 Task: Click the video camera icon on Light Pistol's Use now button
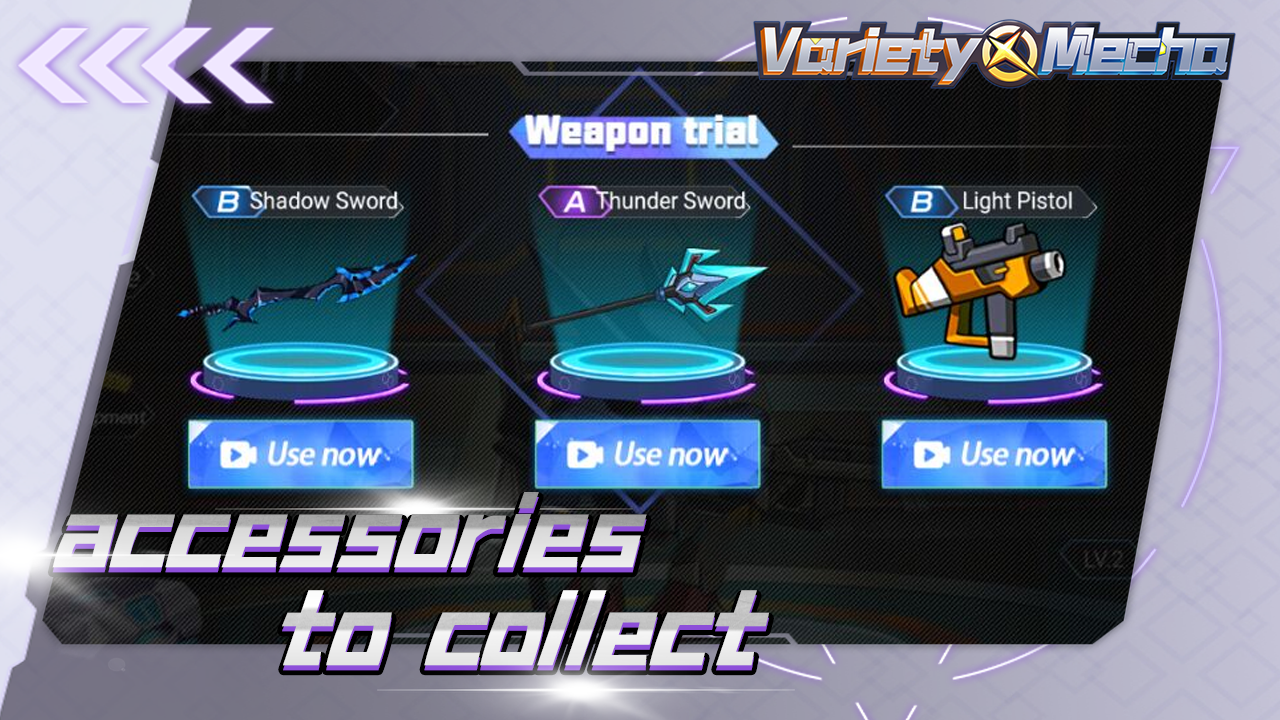(931, 455)
